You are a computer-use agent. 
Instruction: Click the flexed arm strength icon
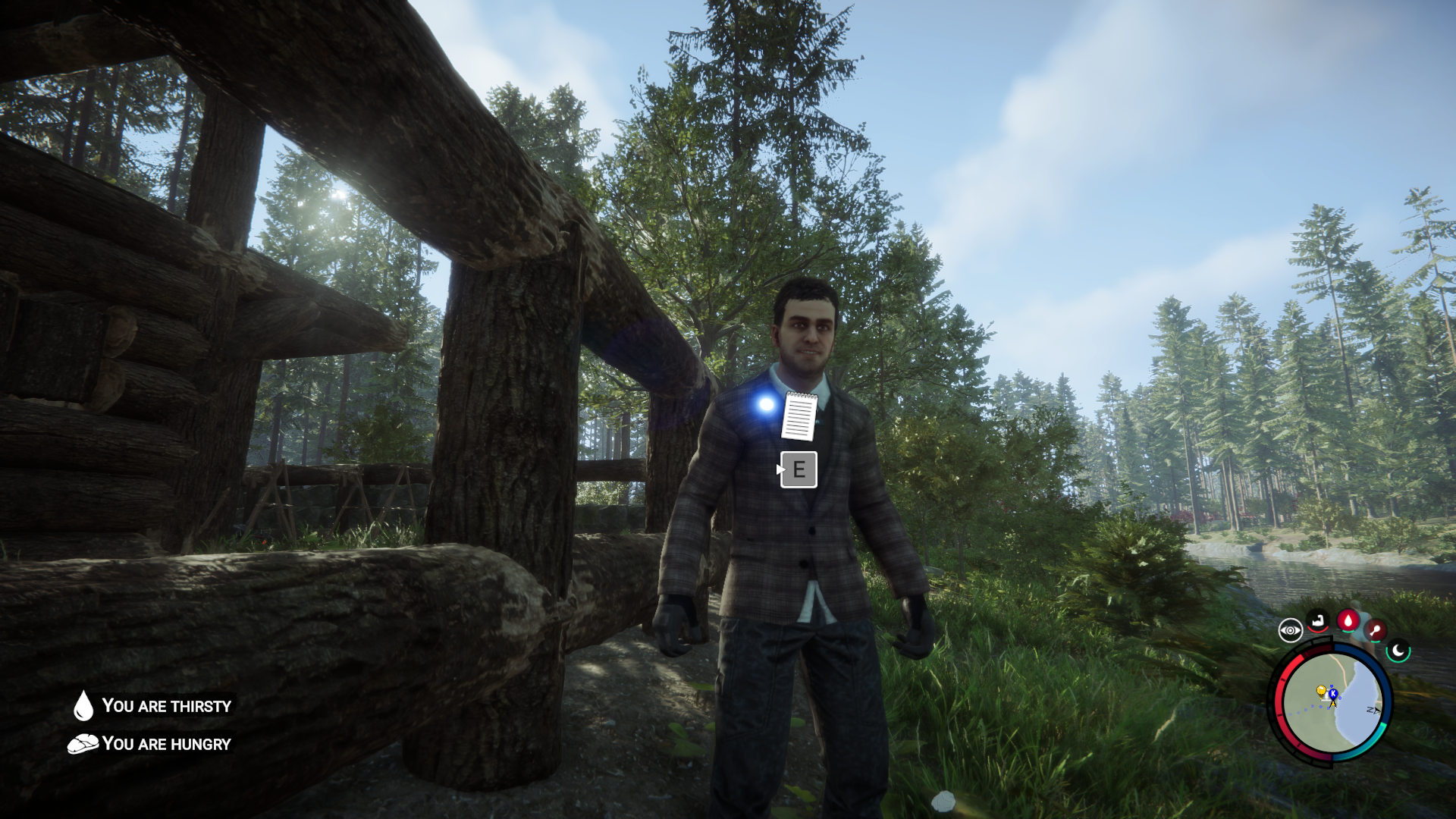[1319, 622]
